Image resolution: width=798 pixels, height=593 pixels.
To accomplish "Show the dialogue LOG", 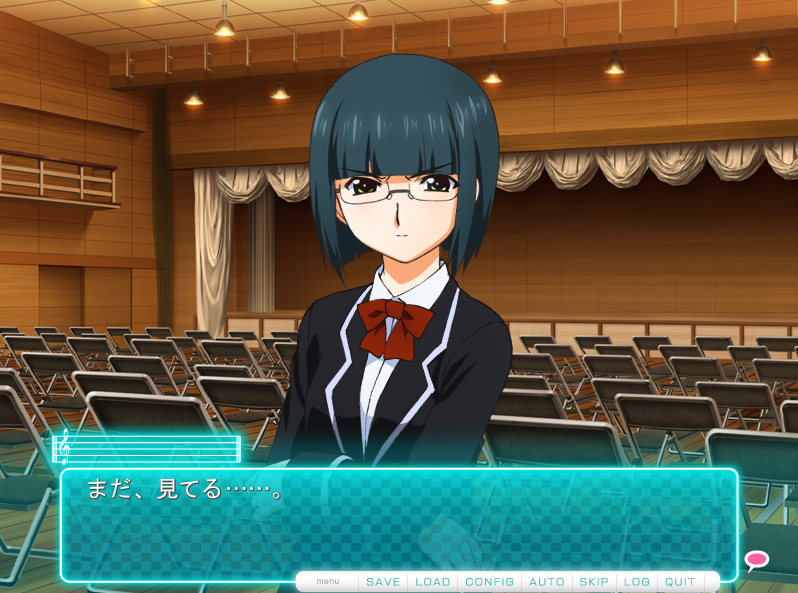I will pos(637,582).
